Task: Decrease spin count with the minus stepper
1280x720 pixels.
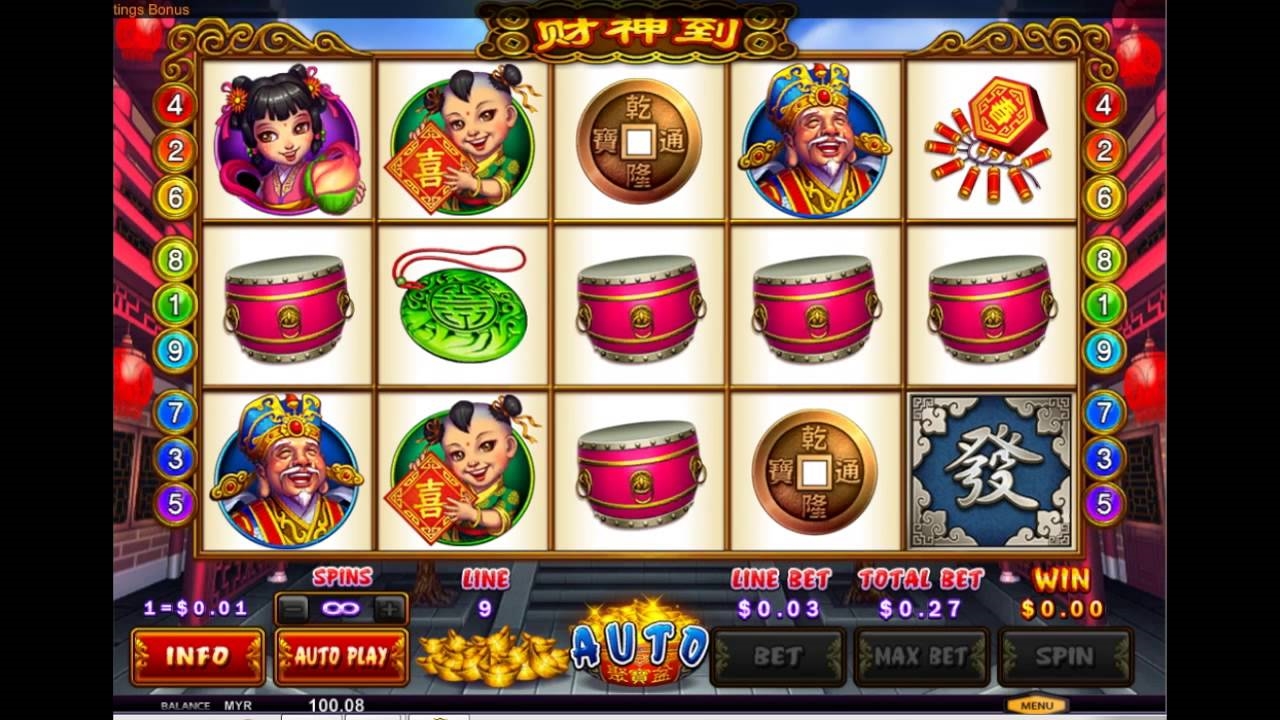Action: (x=291, y=606)
